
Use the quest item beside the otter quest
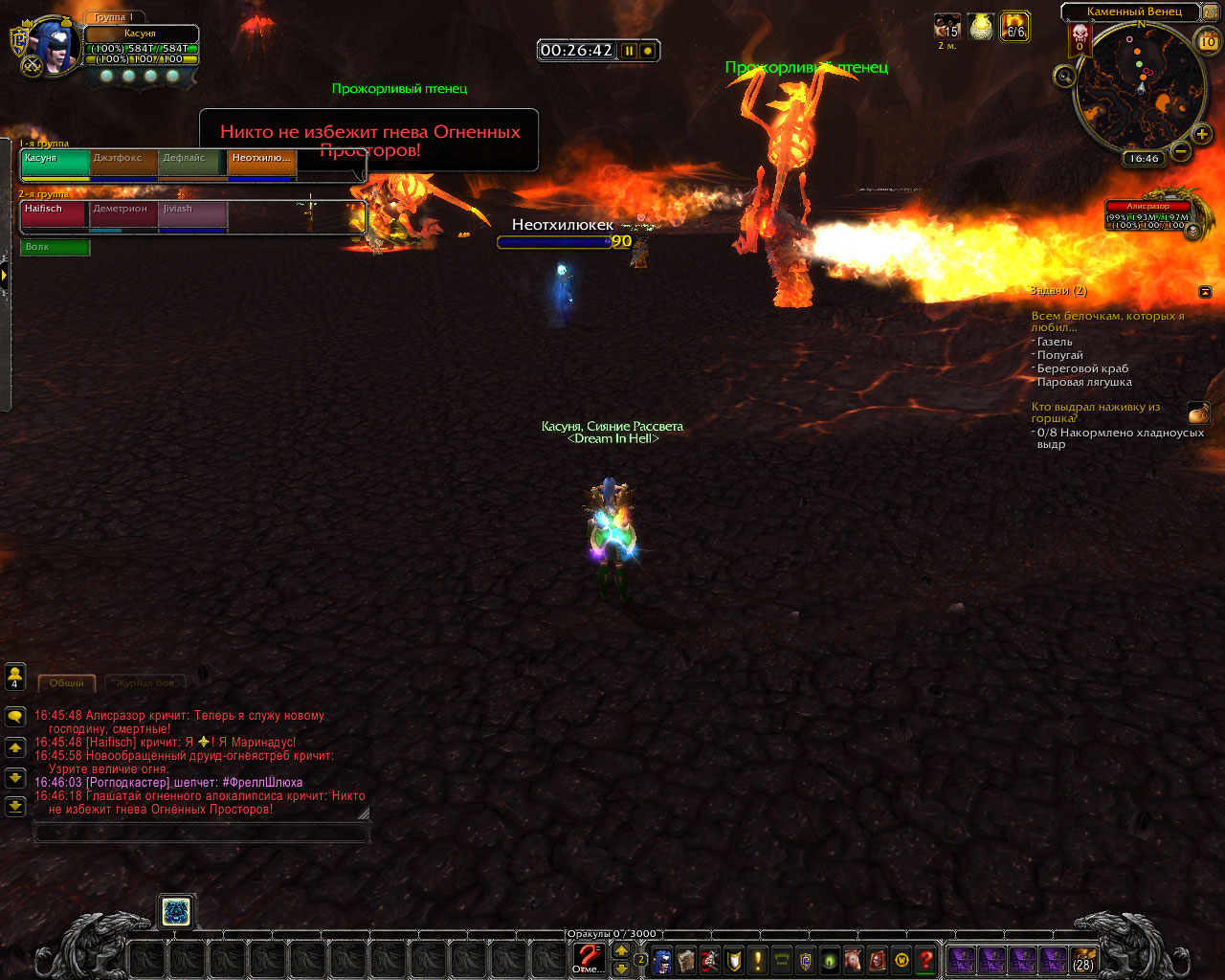1198,412
